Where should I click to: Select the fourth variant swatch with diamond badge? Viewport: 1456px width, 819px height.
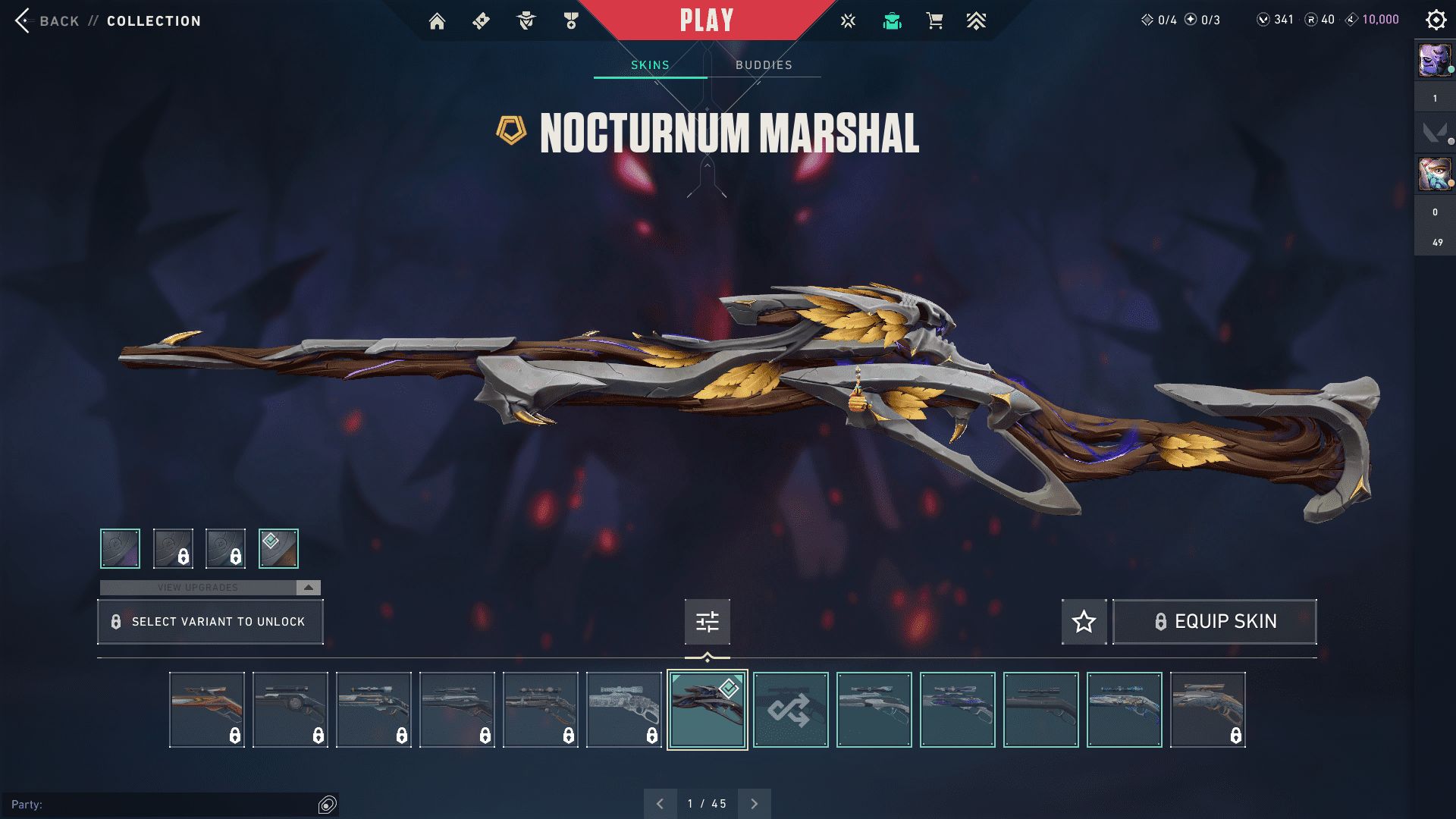[278, 548]
